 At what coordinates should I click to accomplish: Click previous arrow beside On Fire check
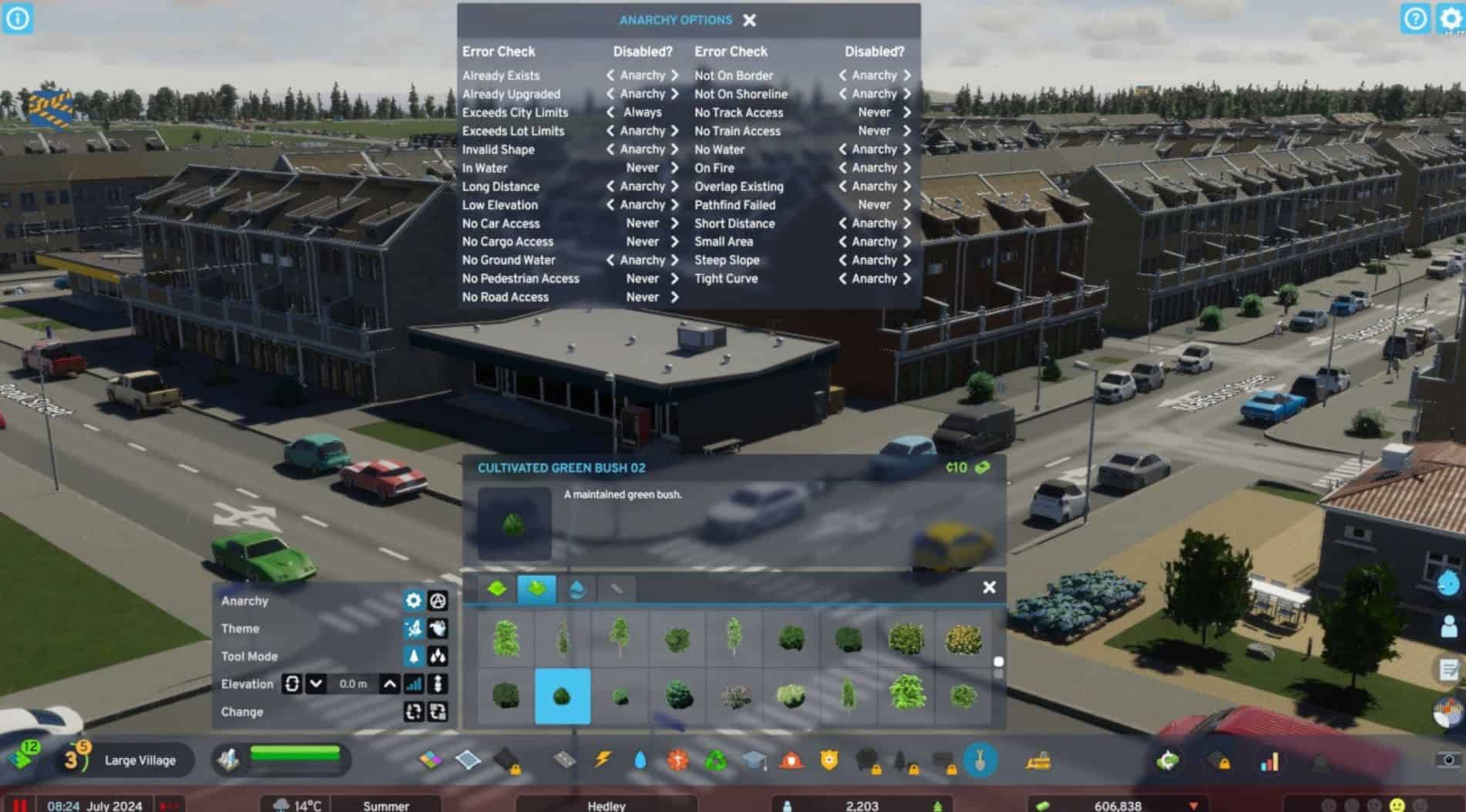click(x=842, y=168)
